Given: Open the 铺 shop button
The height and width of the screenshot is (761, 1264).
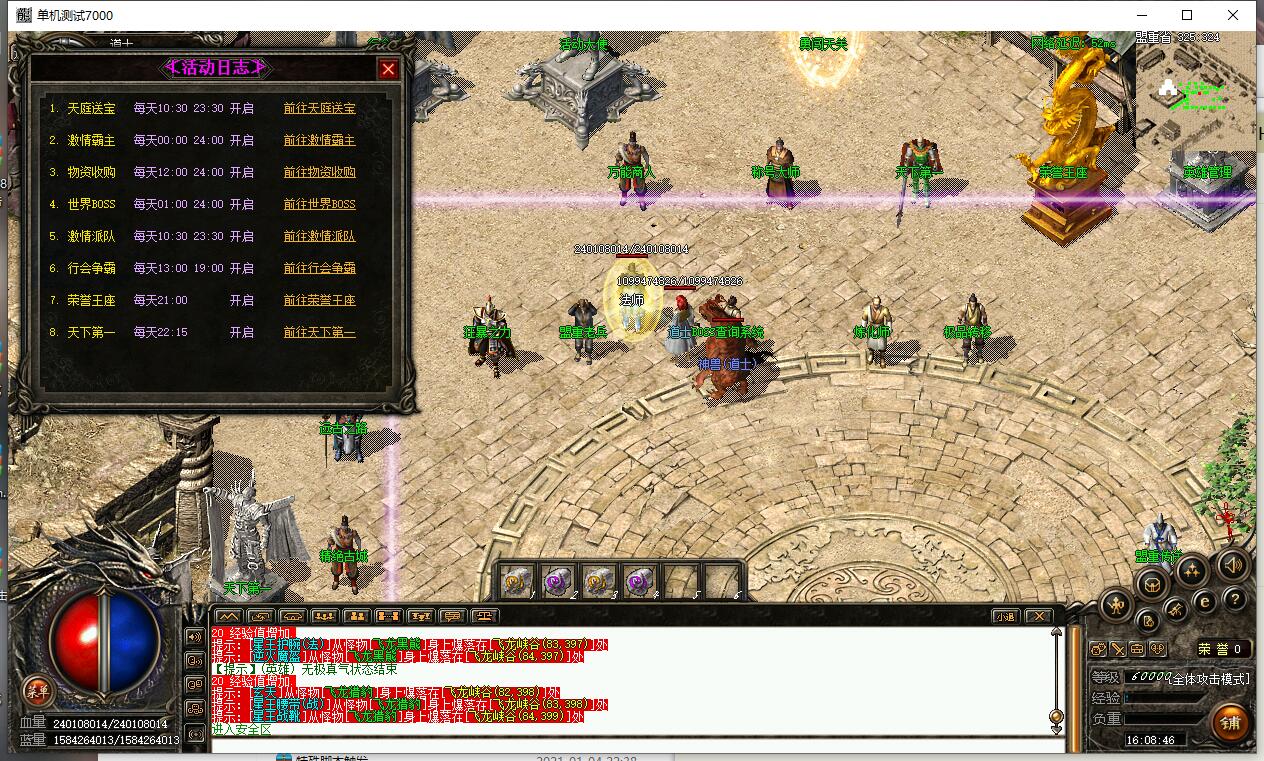Looking at the screenshot, I should [1229, 721].
